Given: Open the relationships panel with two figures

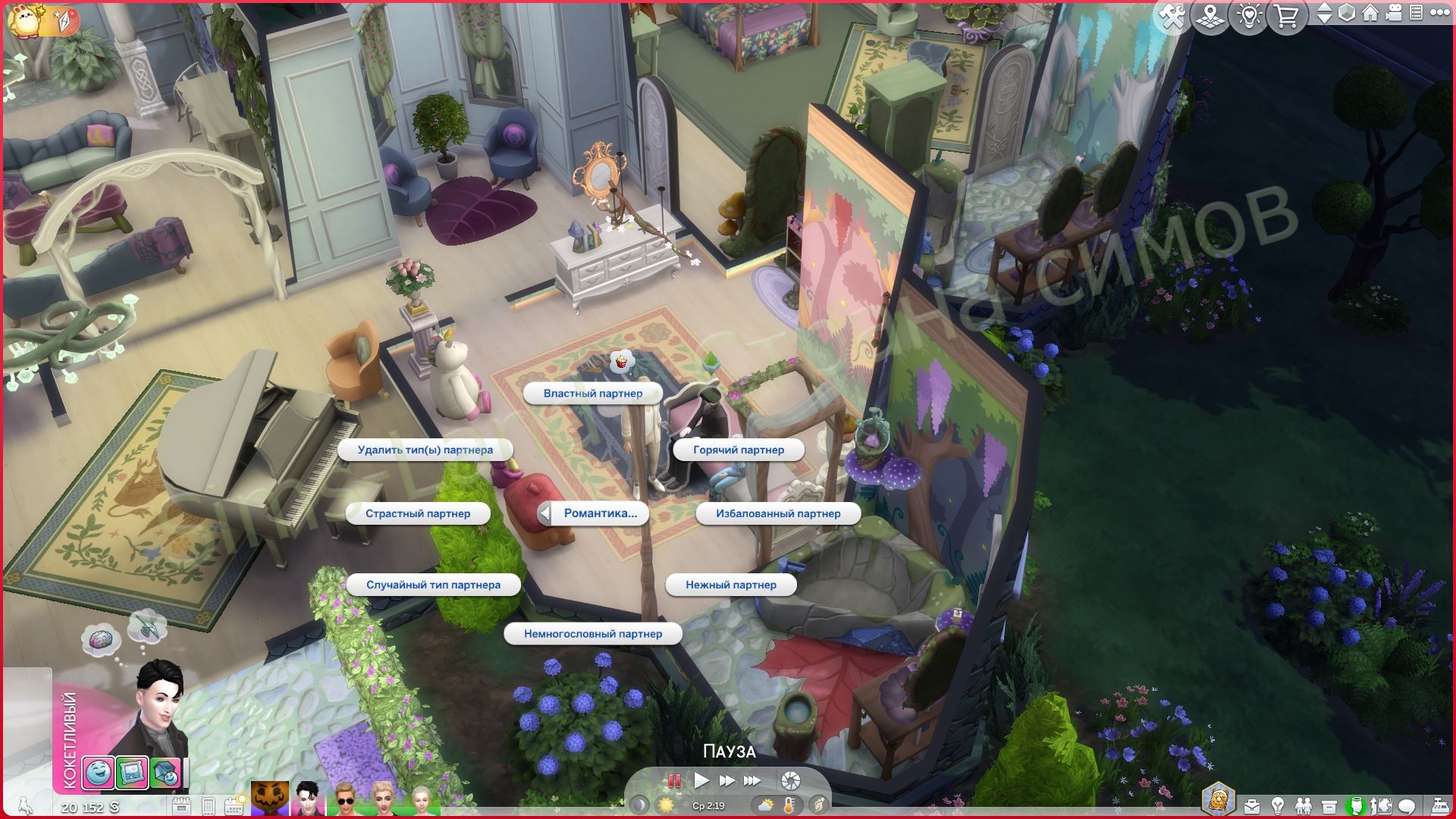Looking at the screenshot, I should click(x=1303, y=805).
